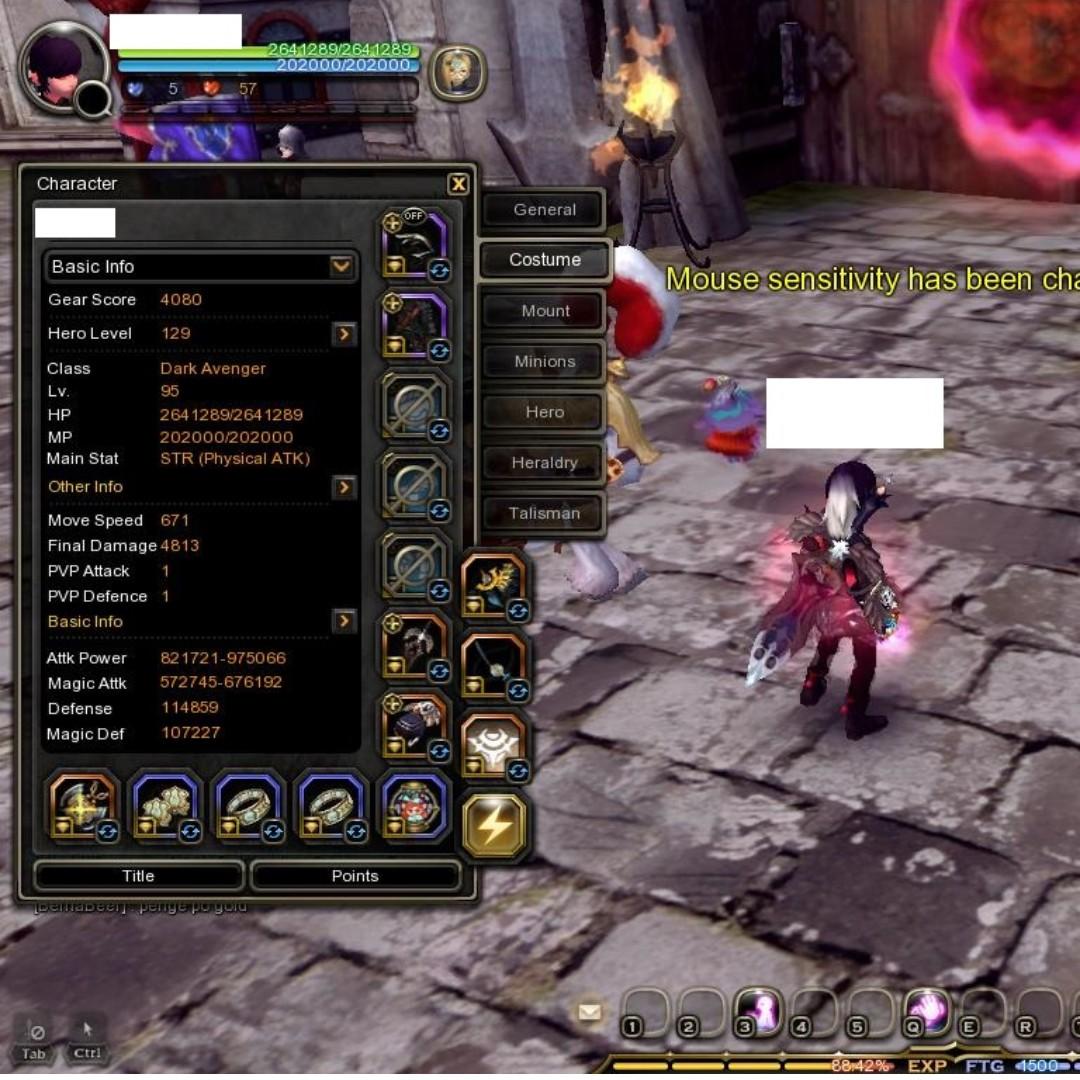Expand the Hero Level details arrow
Screen dimensions: 1080x1080
344,334
